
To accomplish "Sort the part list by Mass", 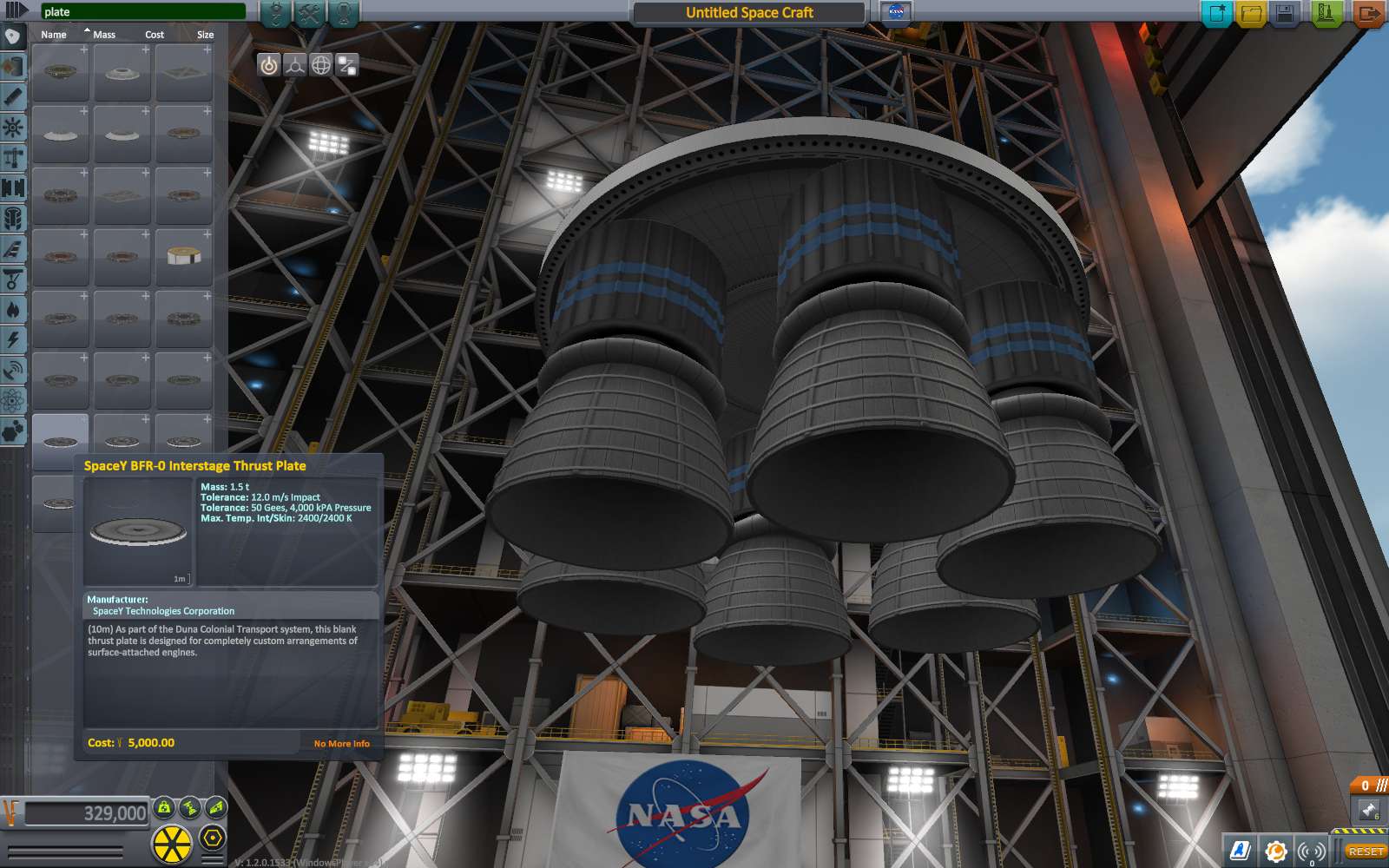I will click(107, 34).
